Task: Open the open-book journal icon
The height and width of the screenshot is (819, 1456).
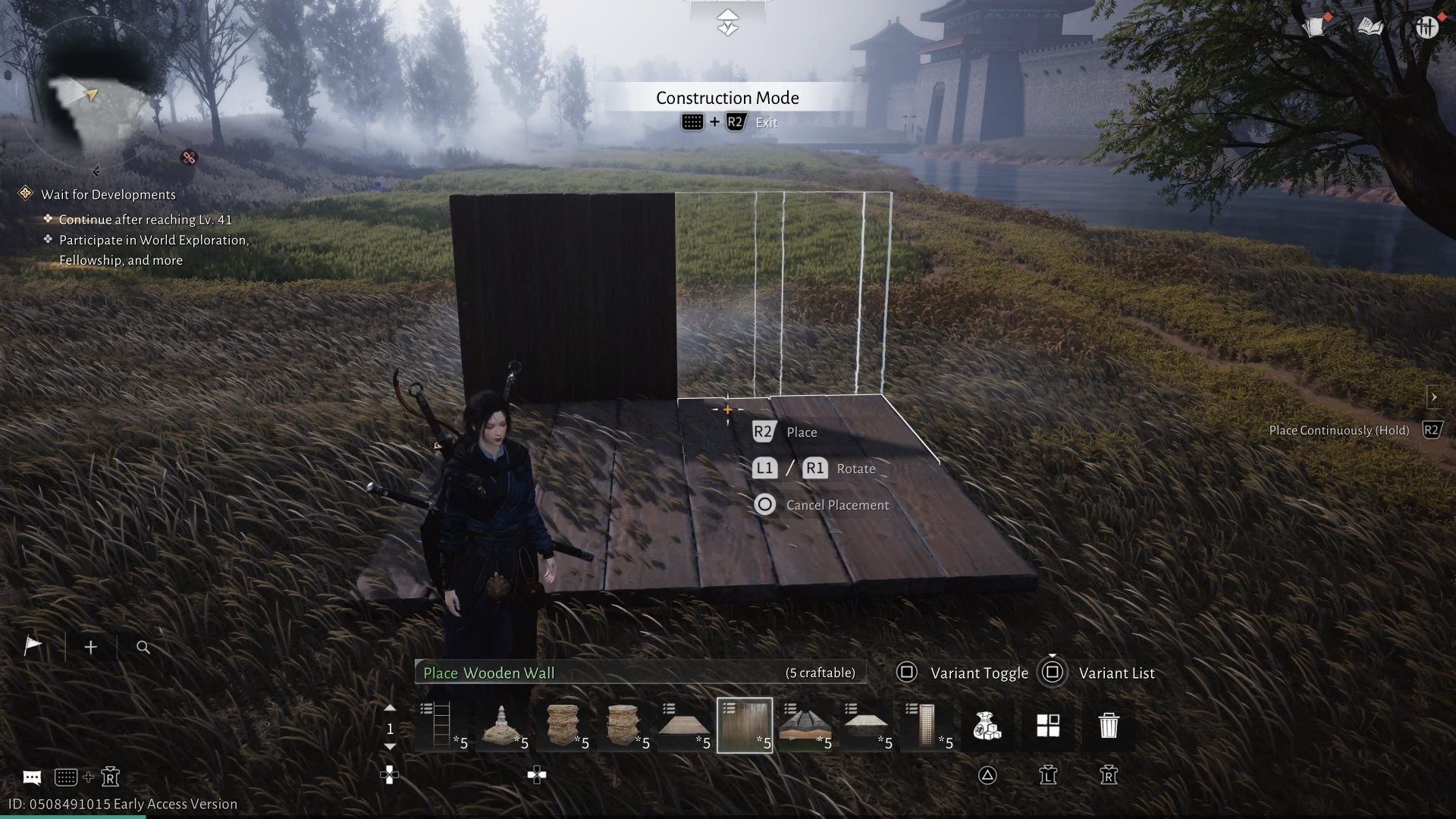Action: [1370, 27]
